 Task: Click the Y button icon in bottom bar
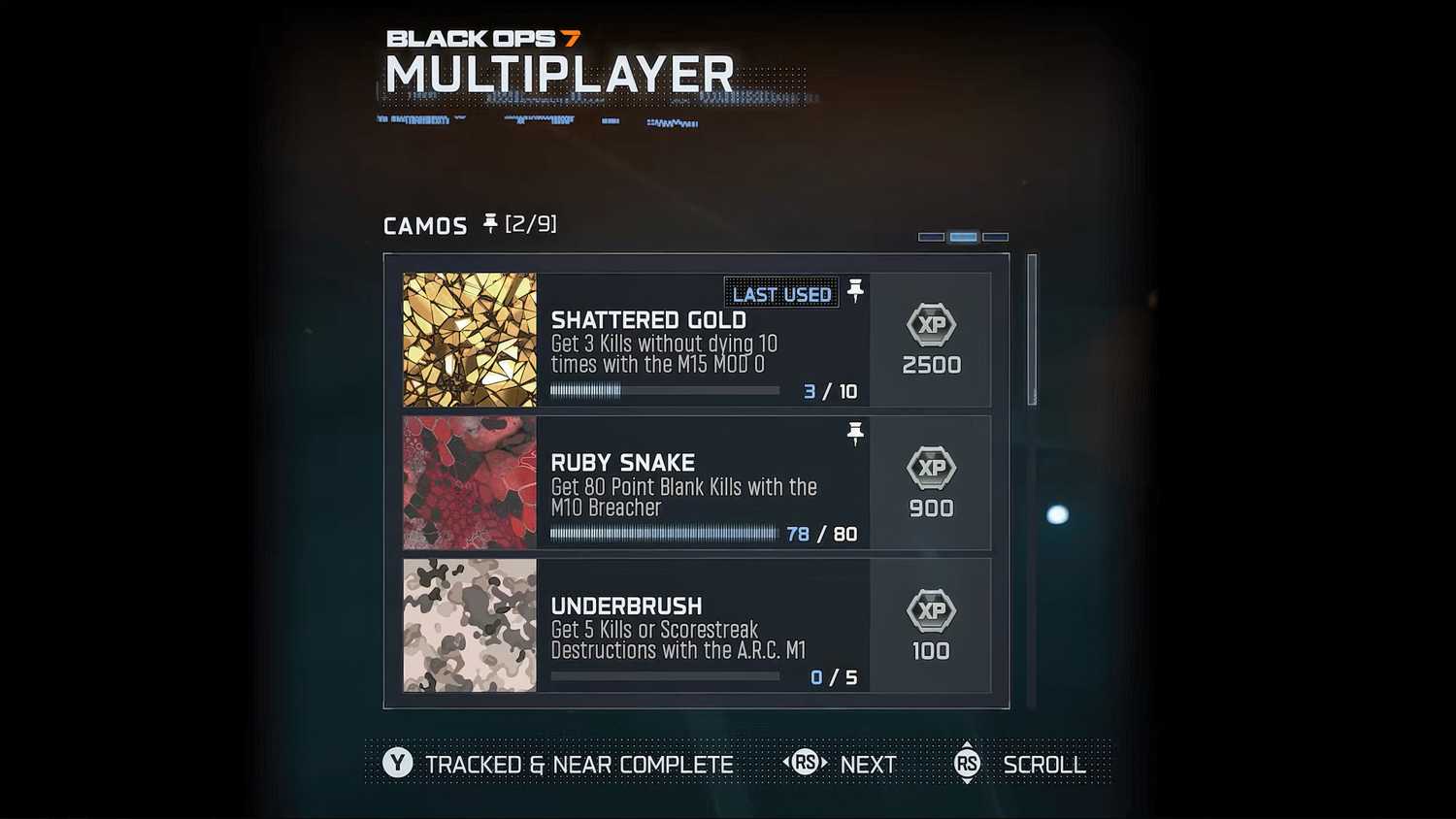coord(395,764)
